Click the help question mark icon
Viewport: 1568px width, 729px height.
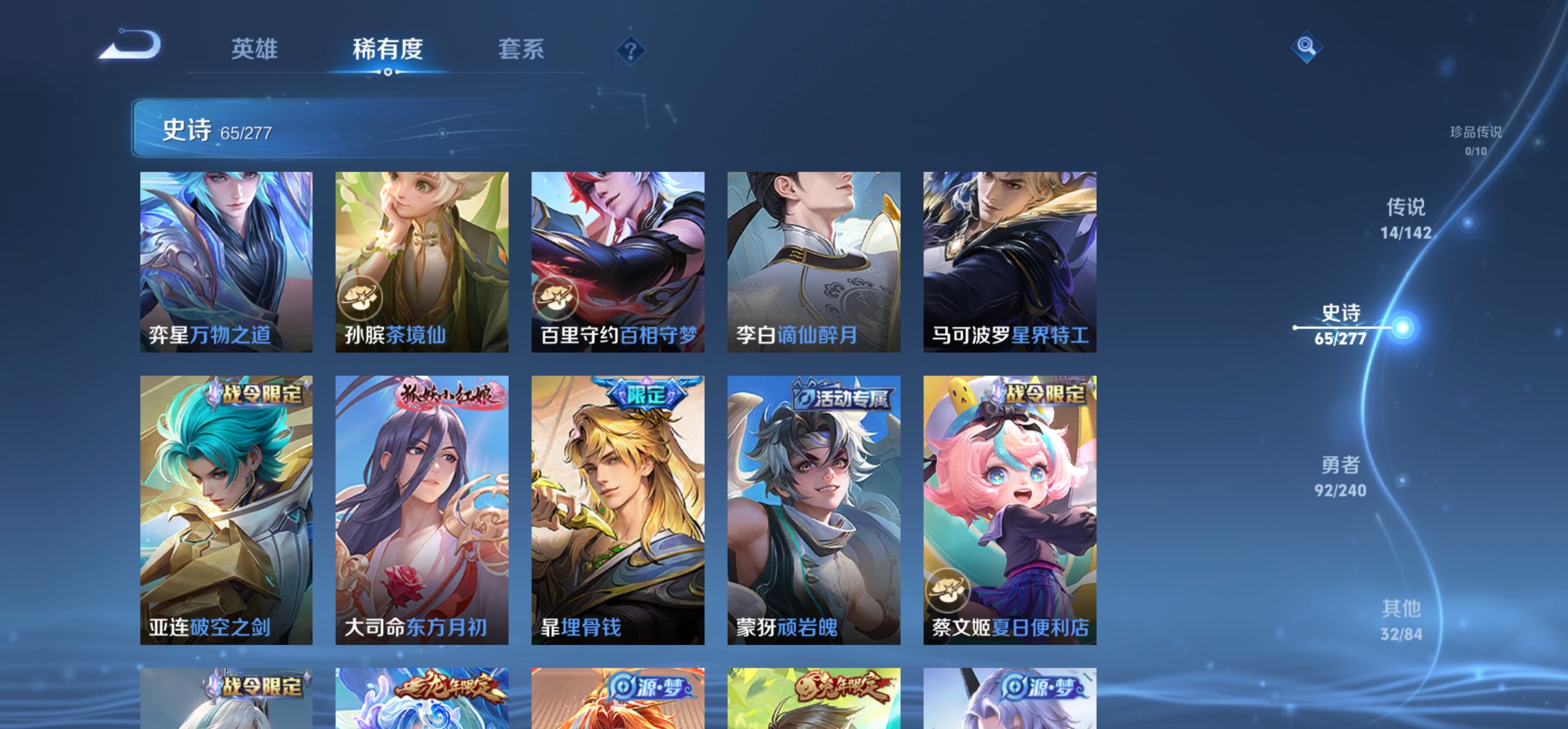[x=631, y=50]
